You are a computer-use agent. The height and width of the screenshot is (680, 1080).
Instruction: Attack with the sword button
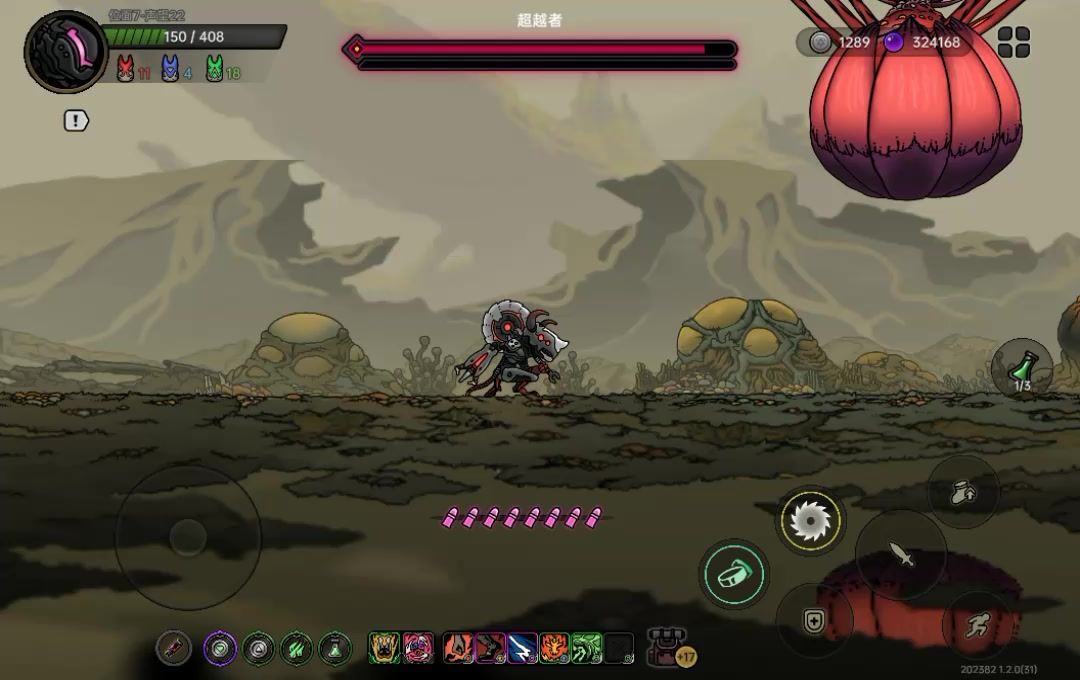point(901,555)
